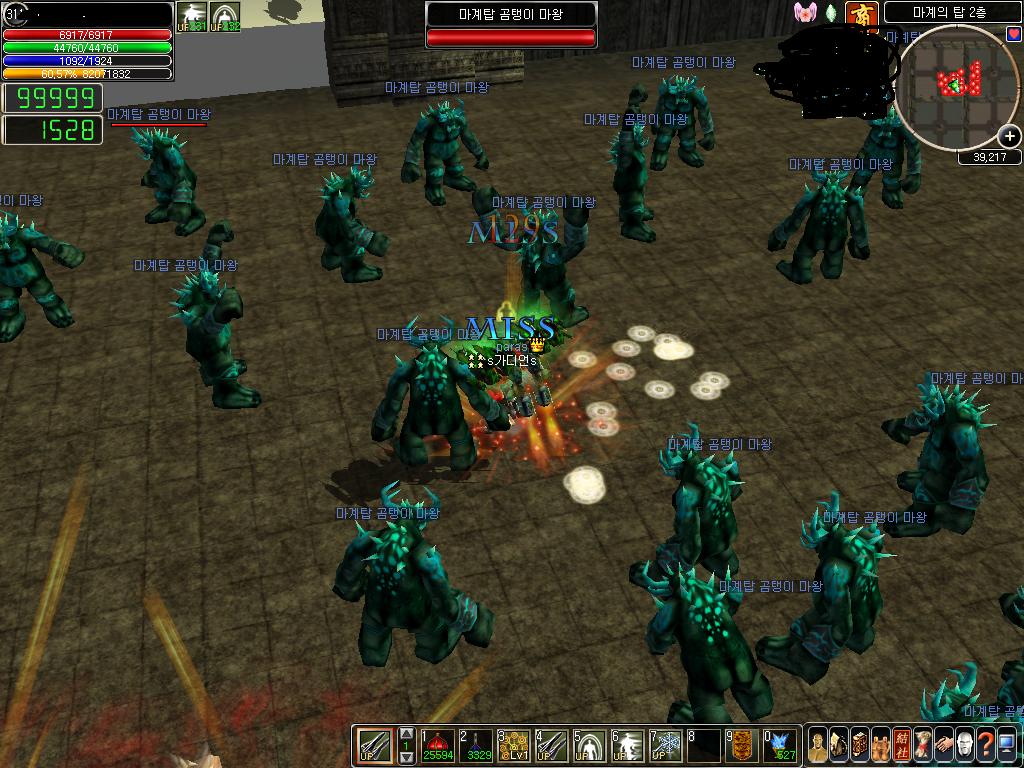Use the red potion in hotbar slot 1

pyautogui.click(x=437, y=745)
